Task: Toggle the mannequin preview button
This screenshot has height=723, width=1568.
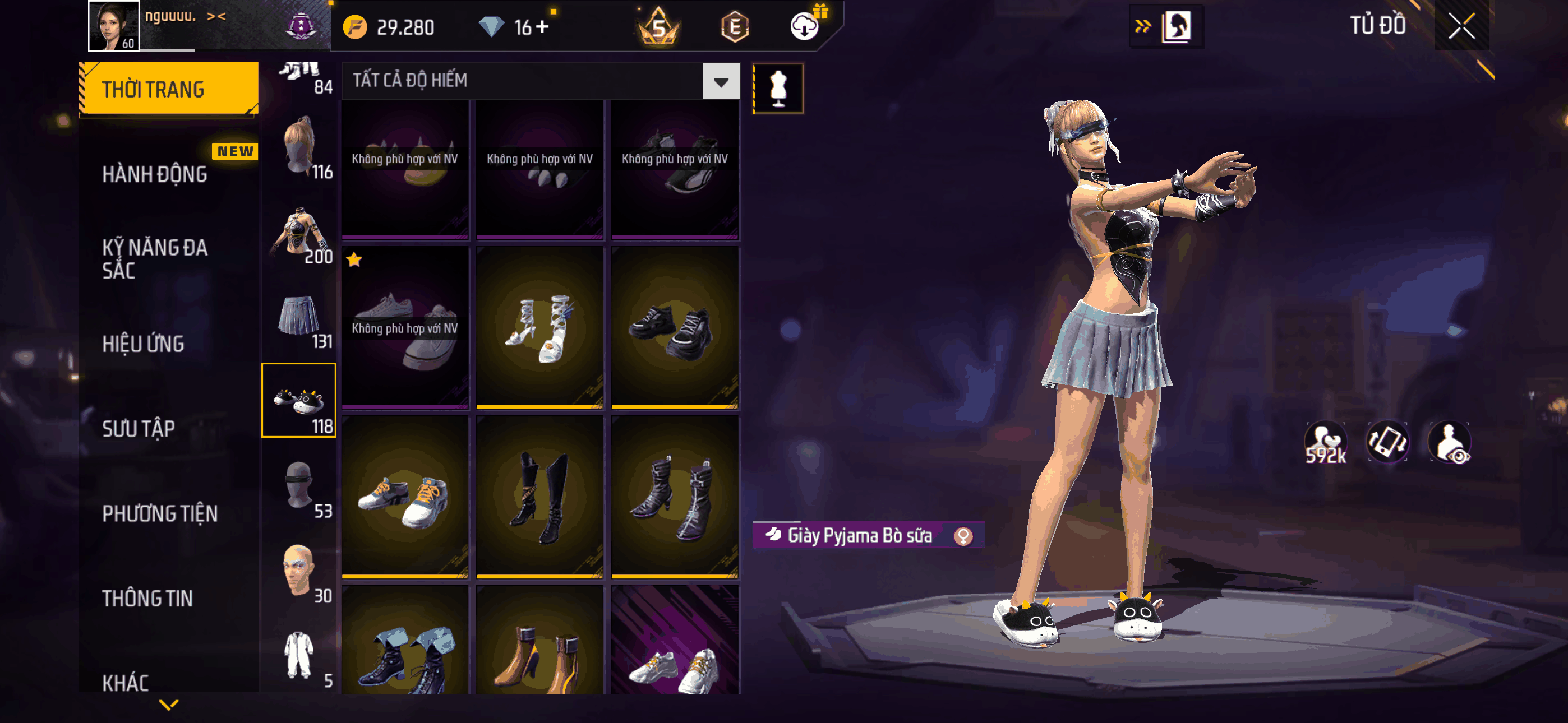Action: pyautogui.click(x=778, y=88)
